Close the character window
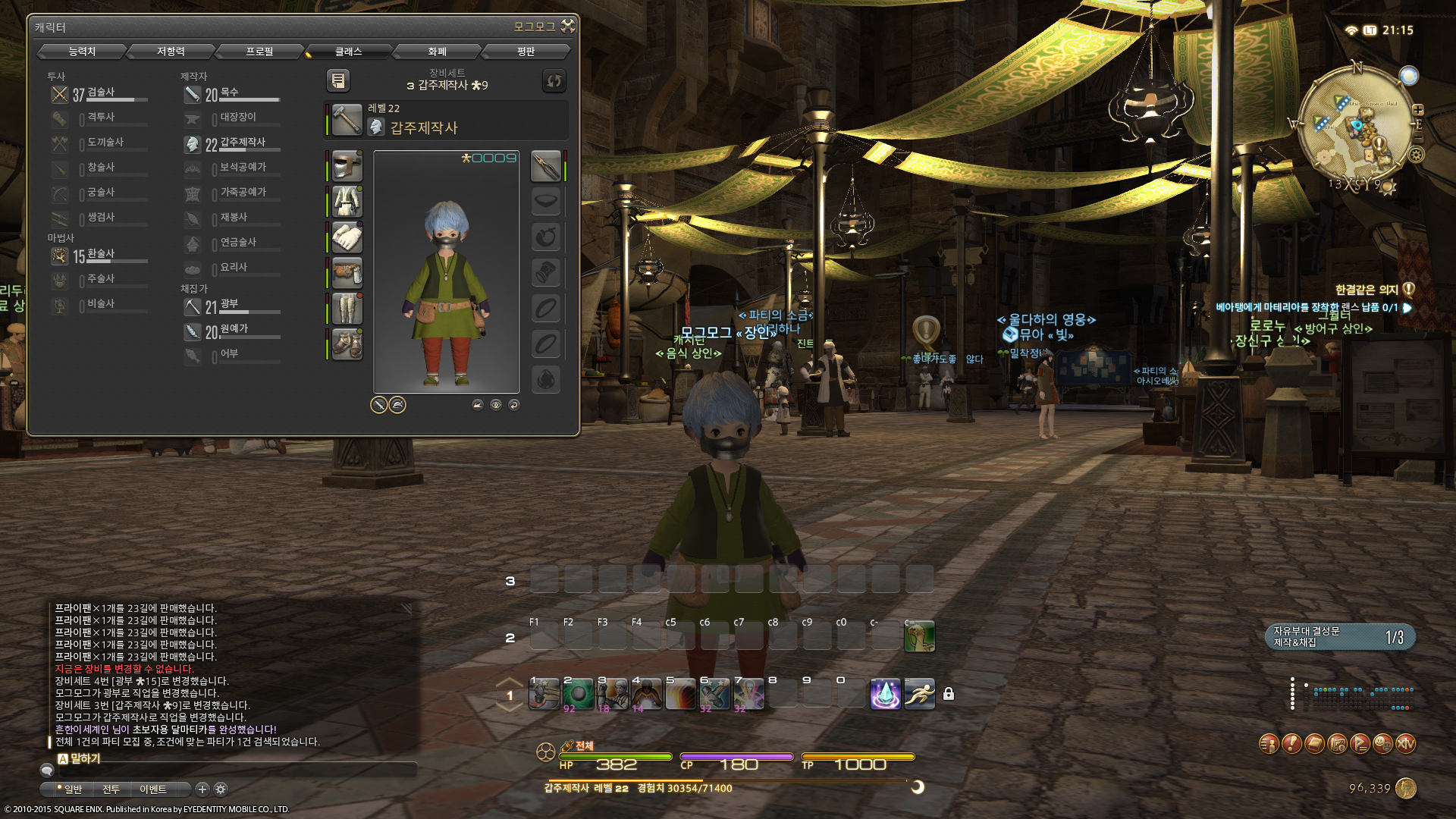Screen dimensions: 1456x819 (568, 27)
